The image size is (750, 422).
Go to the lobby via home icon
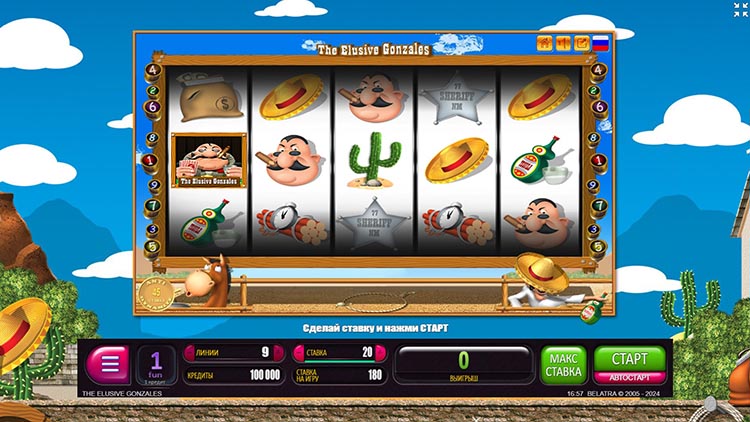tap(545, 43)
